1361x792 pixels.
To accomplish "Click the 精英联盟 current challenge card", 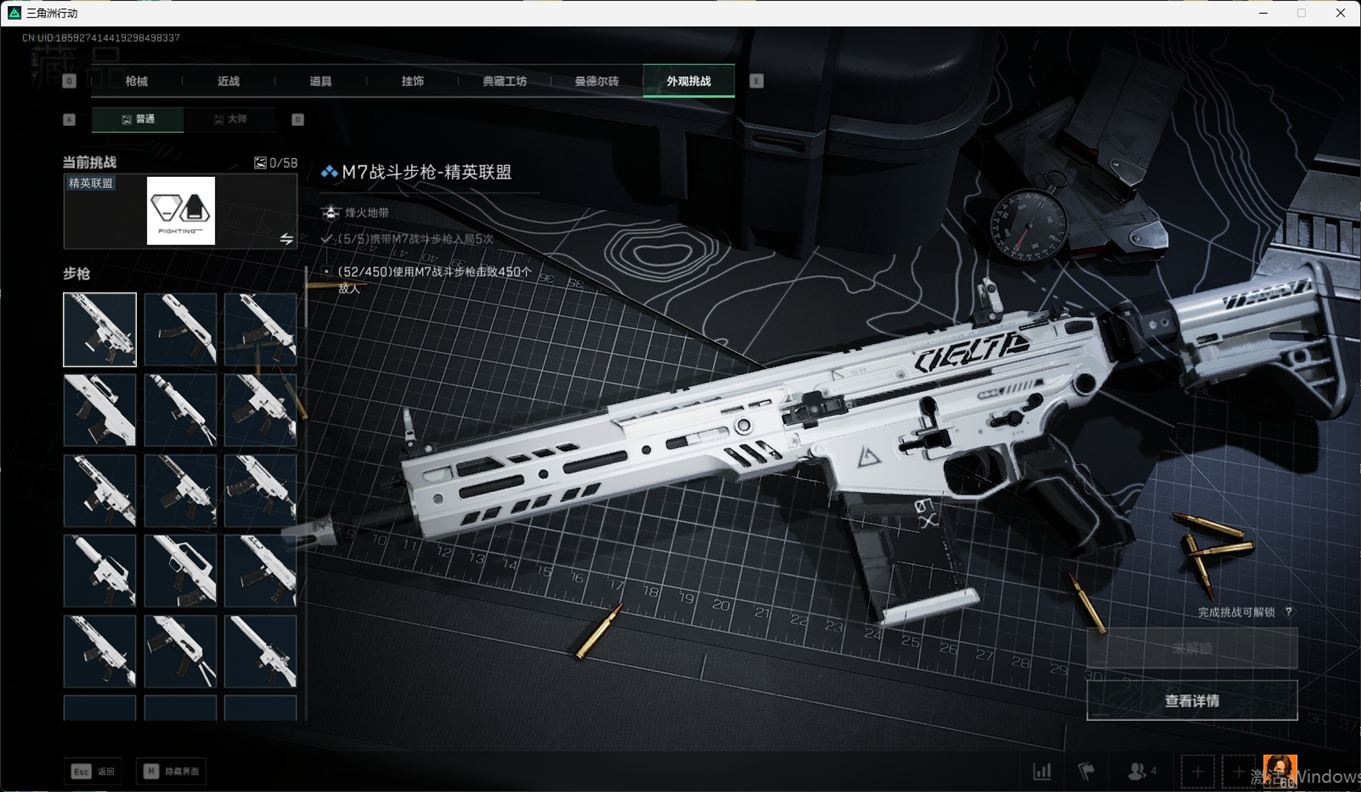I will [x=180, y=211].
